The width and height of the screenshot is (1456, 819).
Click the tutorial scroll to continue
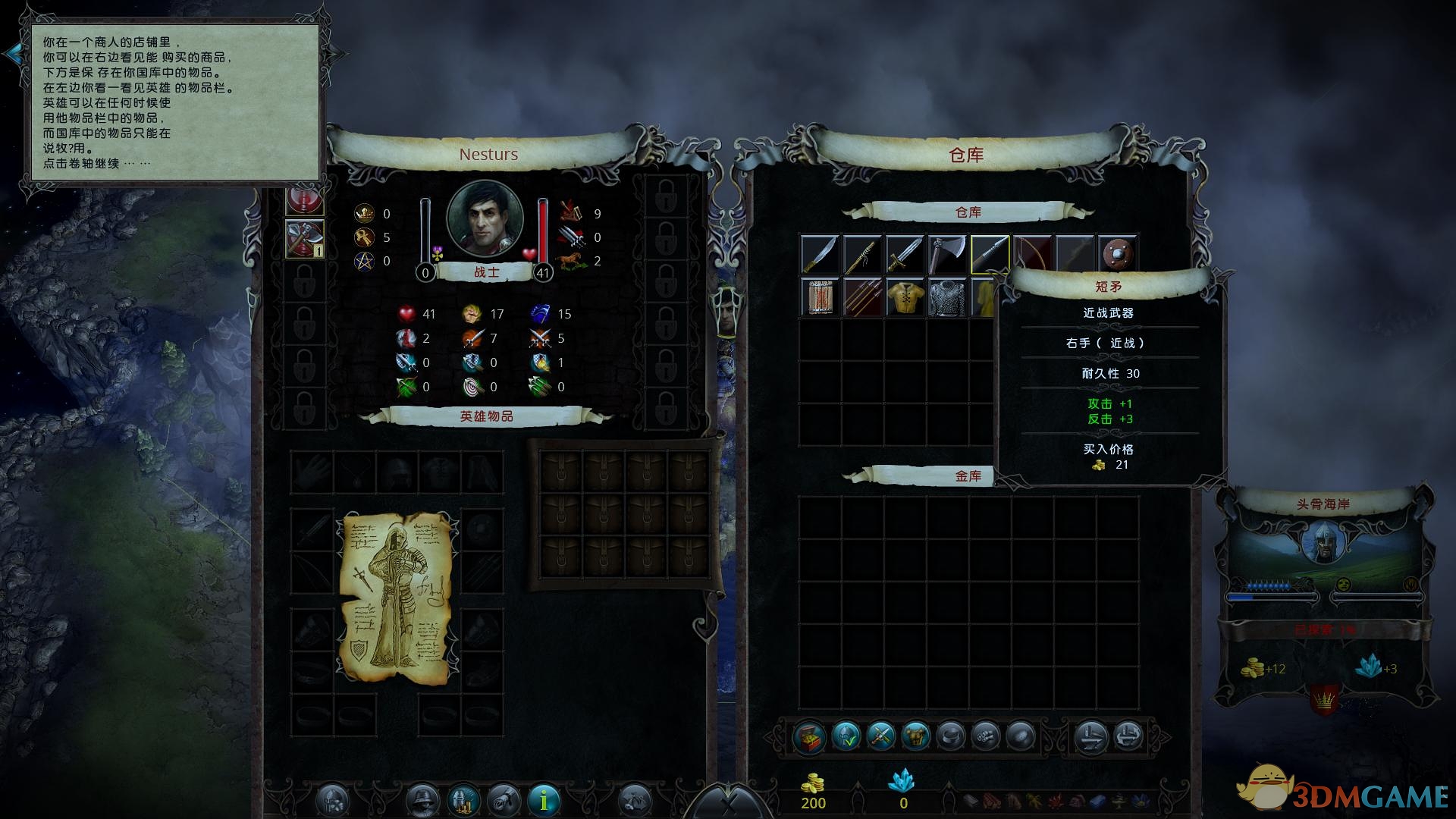(x=174, y=102)
